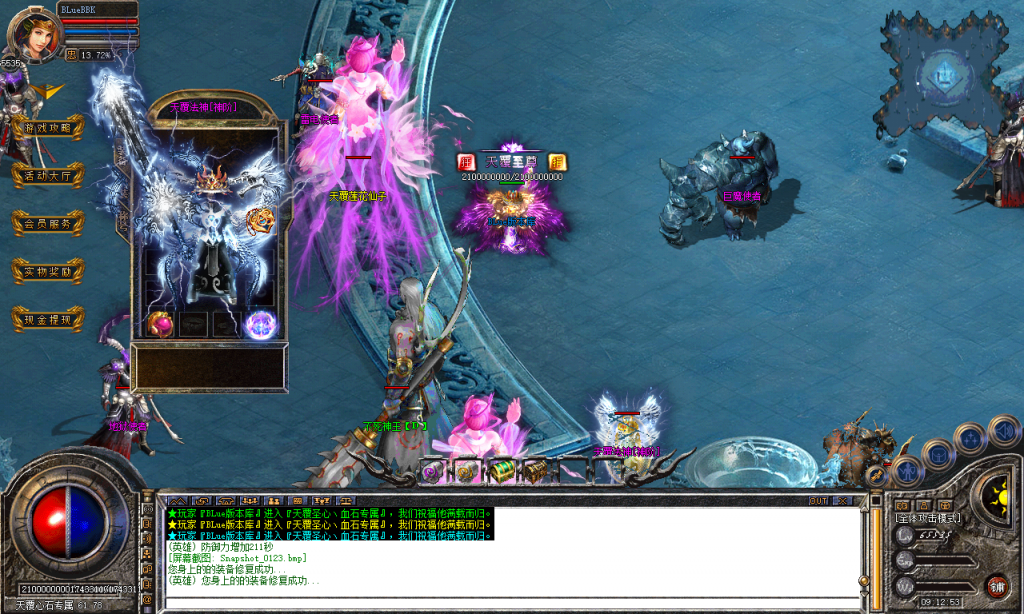
Task: Open the 实物奖励 physical rewards menu
Action: [x=47, y=271]
